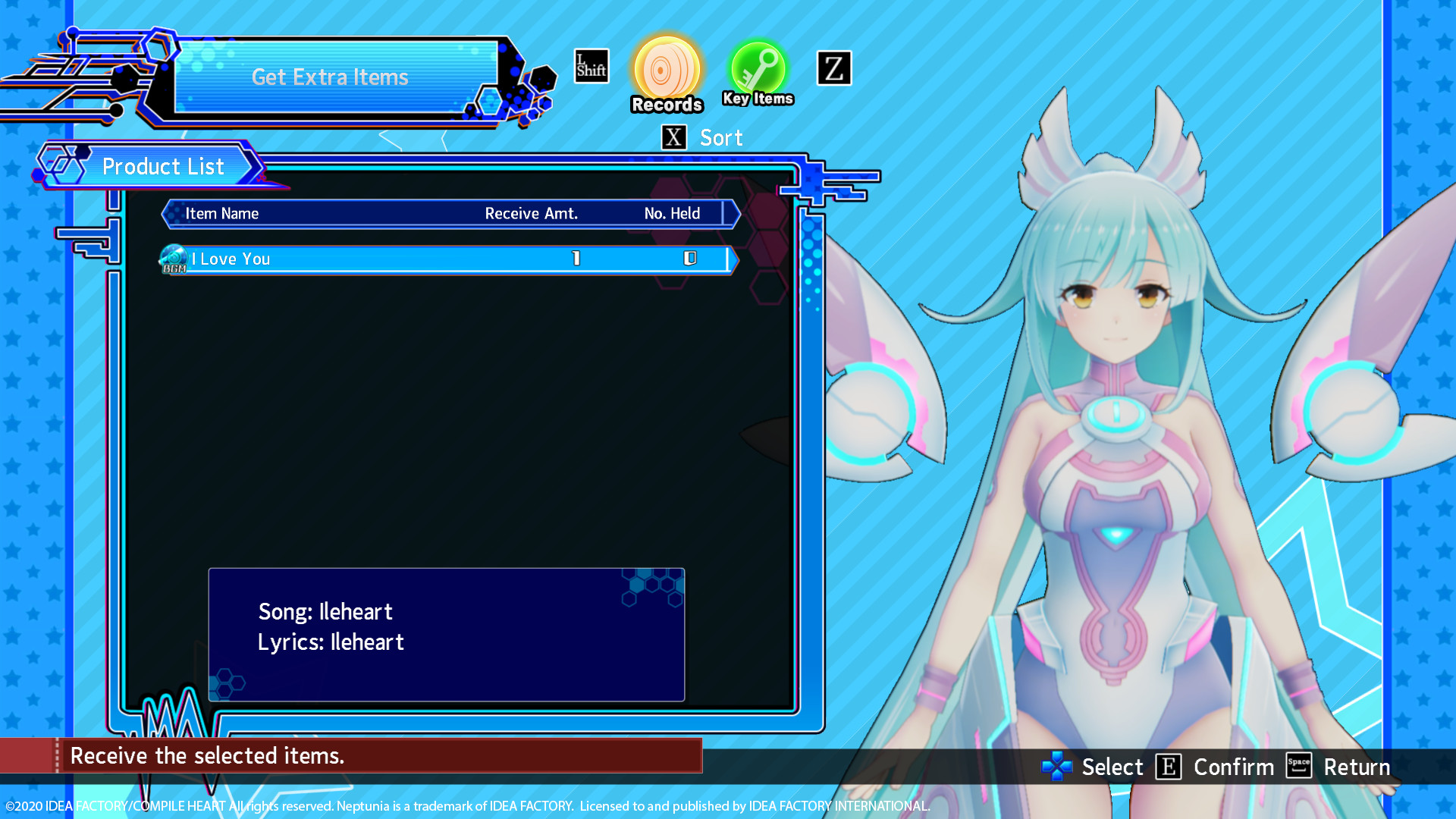1456x819 pixels.
Task: Click the L Shift key icon
Action: pyautogui.click(x=591, y=65)
